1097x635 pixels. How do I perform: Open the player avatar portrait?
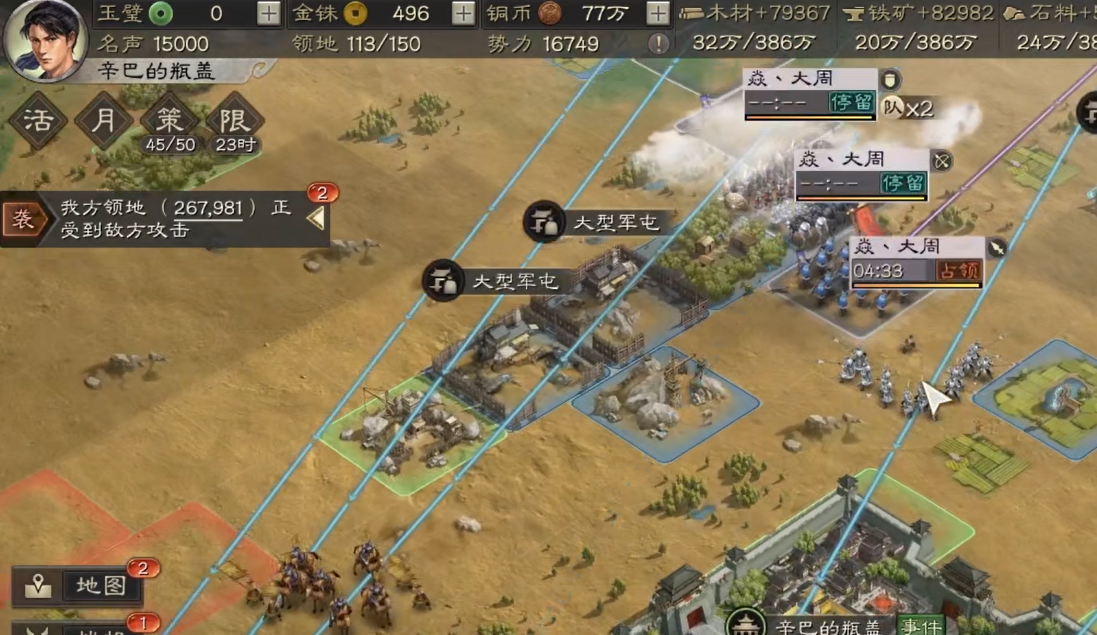click(44, 38)
